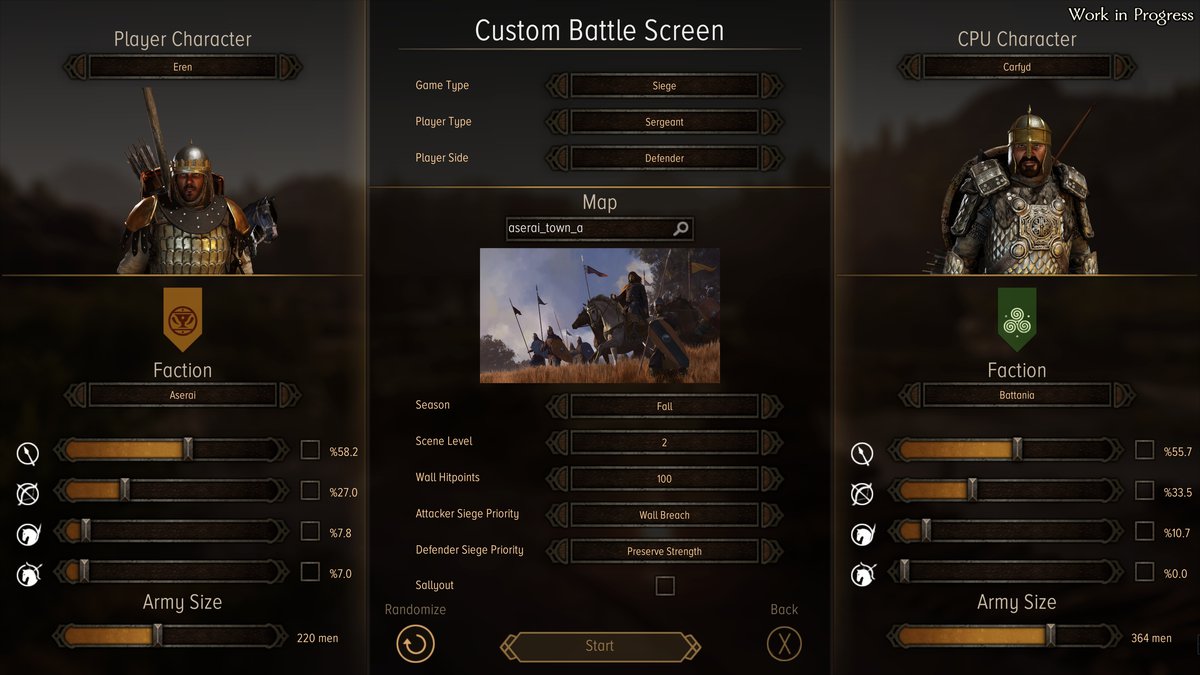
Task: Change the Player Type Sergeant selector
Action: pyautogui.click(x=664, y=122)
